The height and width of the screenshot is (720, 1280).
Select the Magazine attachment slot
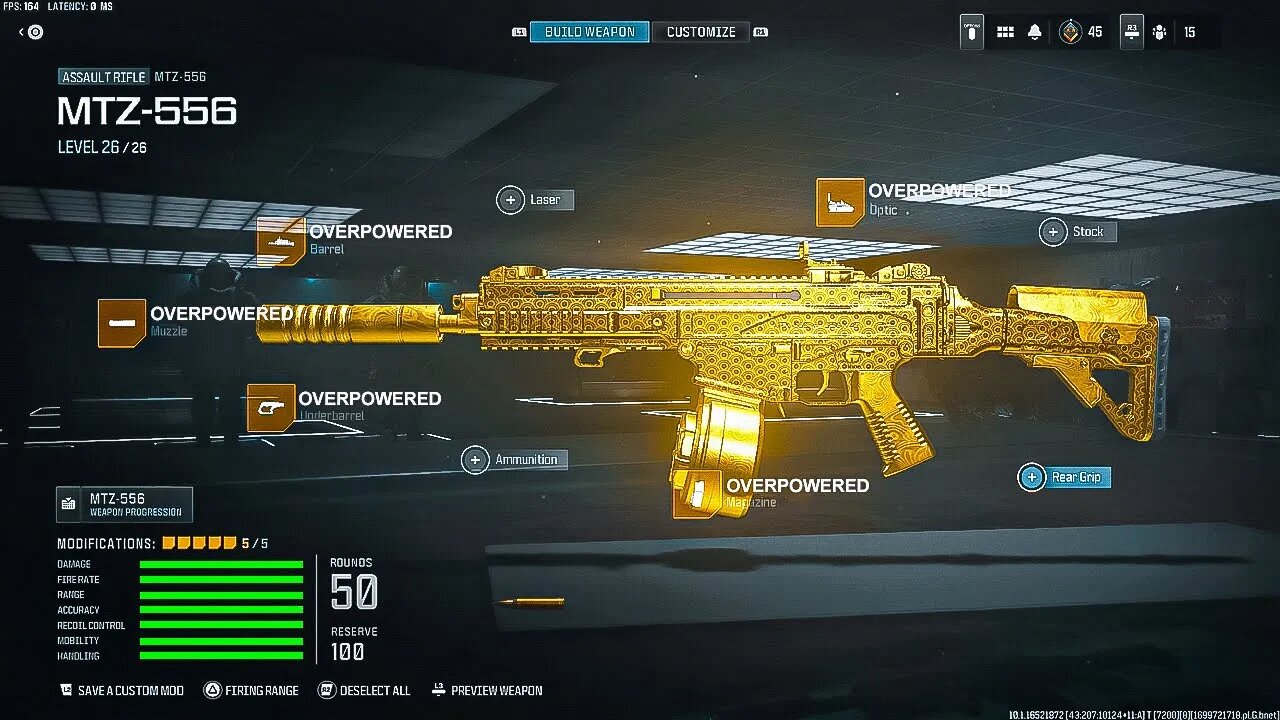click(697, 494)
